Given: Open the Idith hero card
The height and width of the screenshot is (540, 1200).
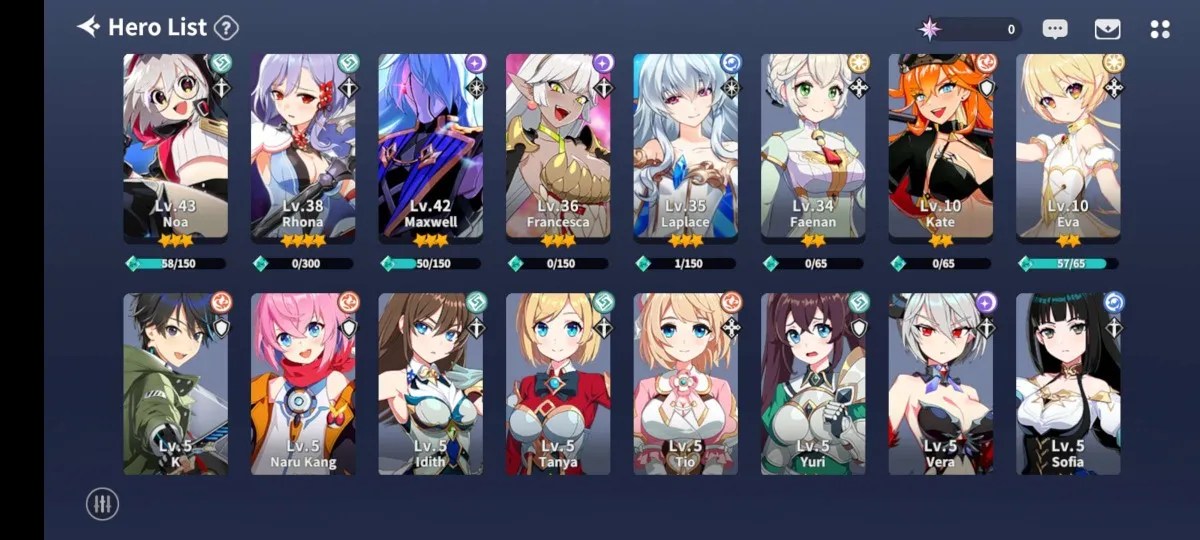Looking at the screenshot, I should (x=430, y=384).
